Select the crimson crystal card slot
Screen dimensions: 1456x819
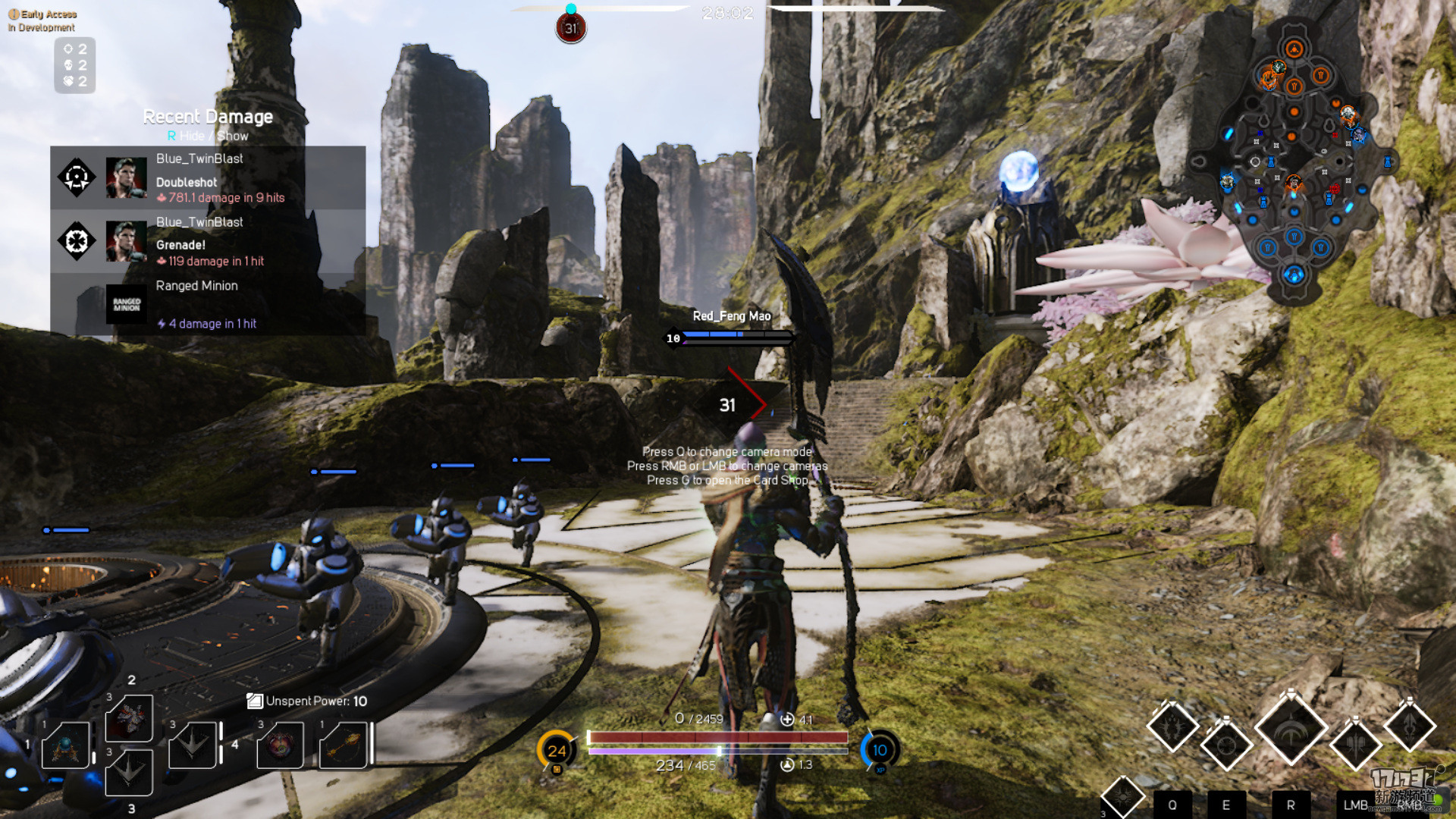click(x=129, y=718)
